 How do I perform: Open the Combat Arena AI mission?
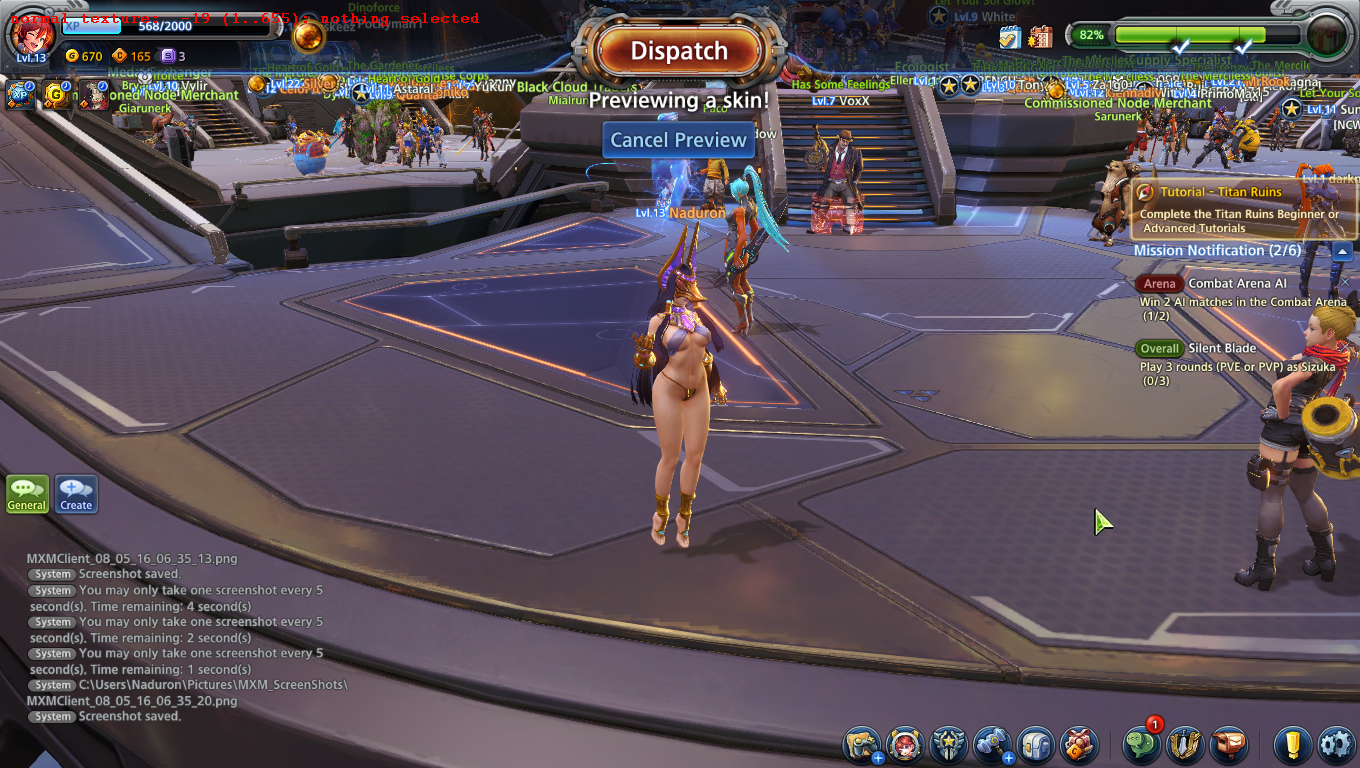1237,284
